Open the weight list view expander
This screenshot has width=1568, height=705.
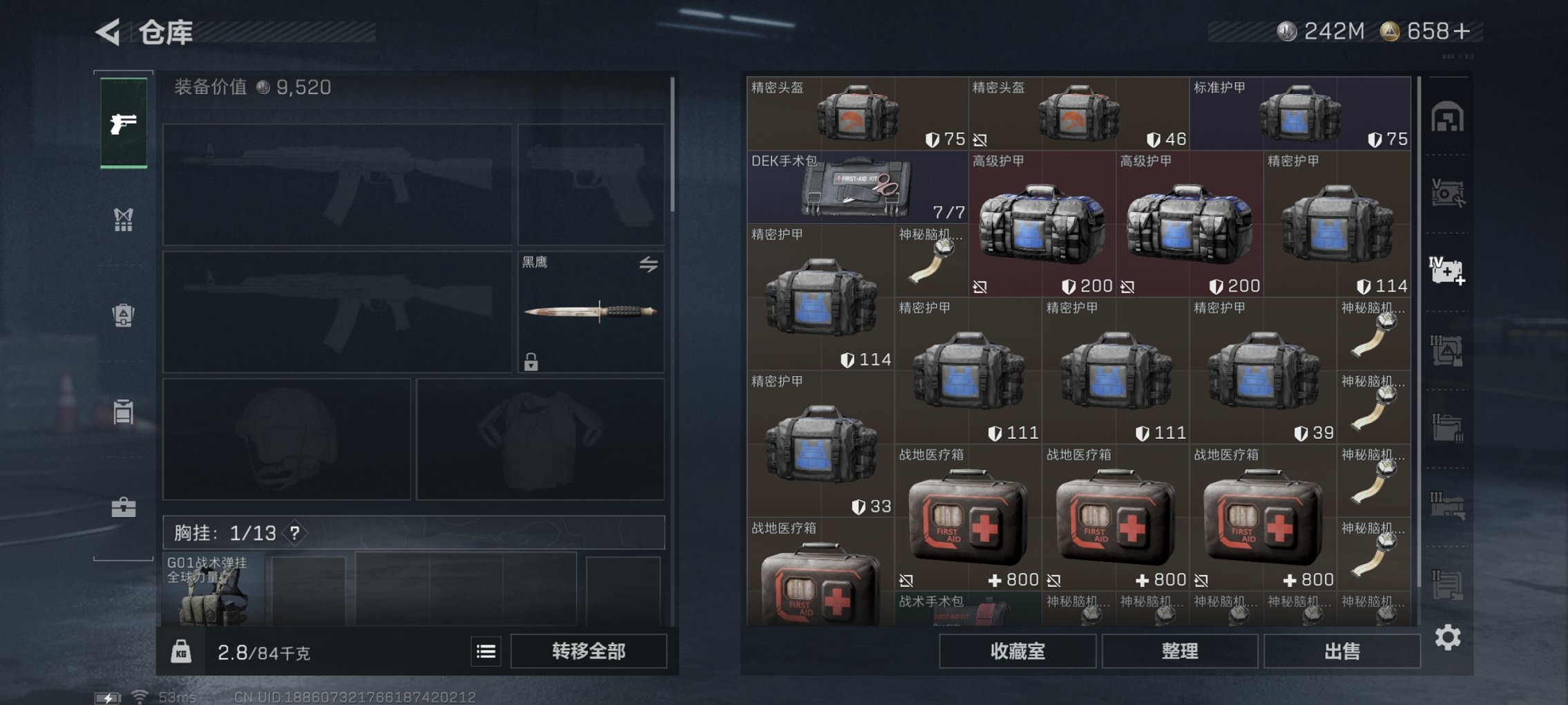487,650
